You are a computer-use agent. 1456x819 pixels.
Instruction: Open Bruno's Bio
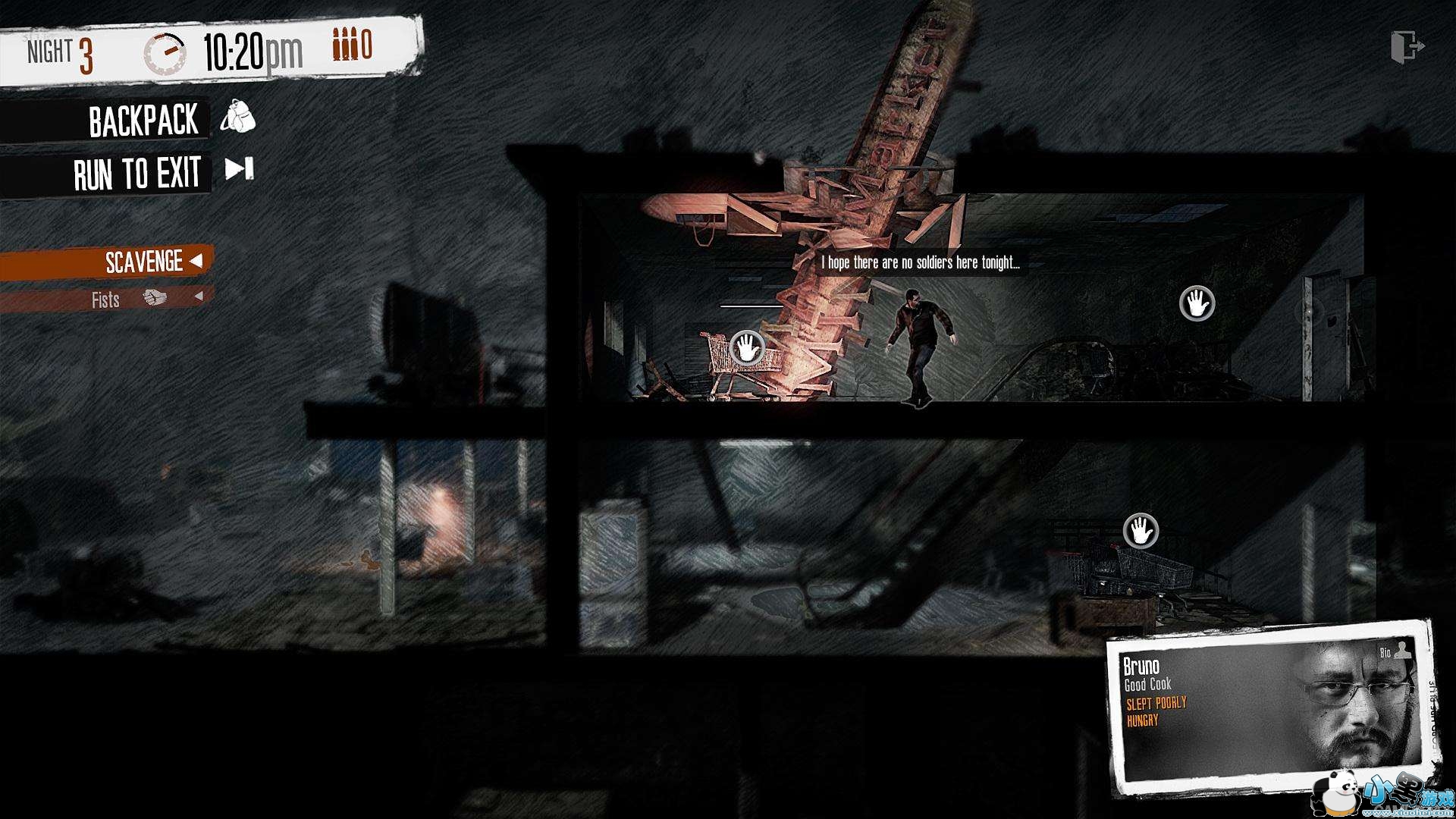(1393, 651)
